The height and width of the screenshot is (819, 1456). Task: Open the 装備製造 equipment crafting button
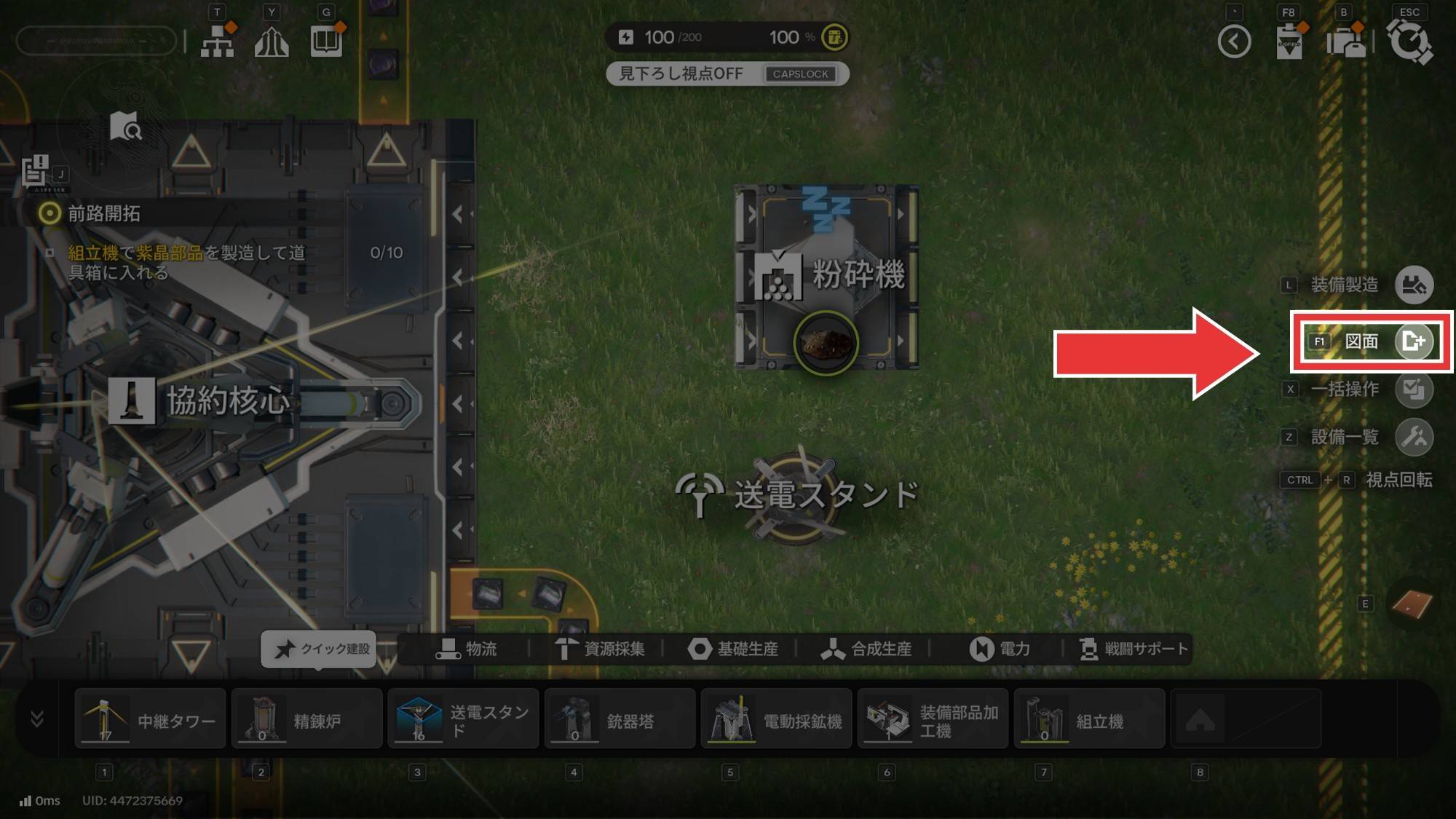tap(1413, 285)
